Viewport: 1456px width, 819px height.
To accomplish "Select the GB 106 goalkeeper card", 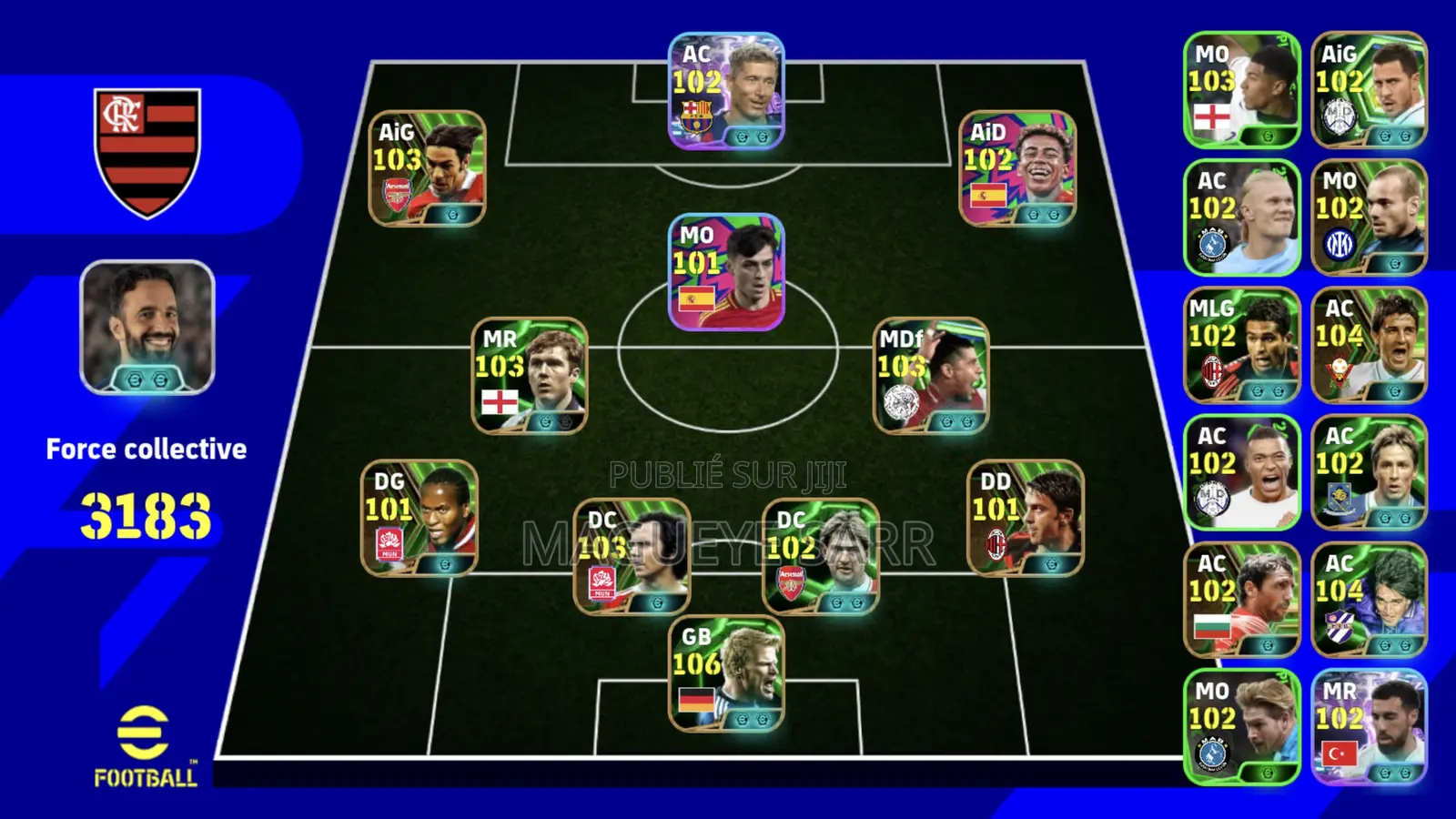I will pyautogui.click(x=726, y=674).
